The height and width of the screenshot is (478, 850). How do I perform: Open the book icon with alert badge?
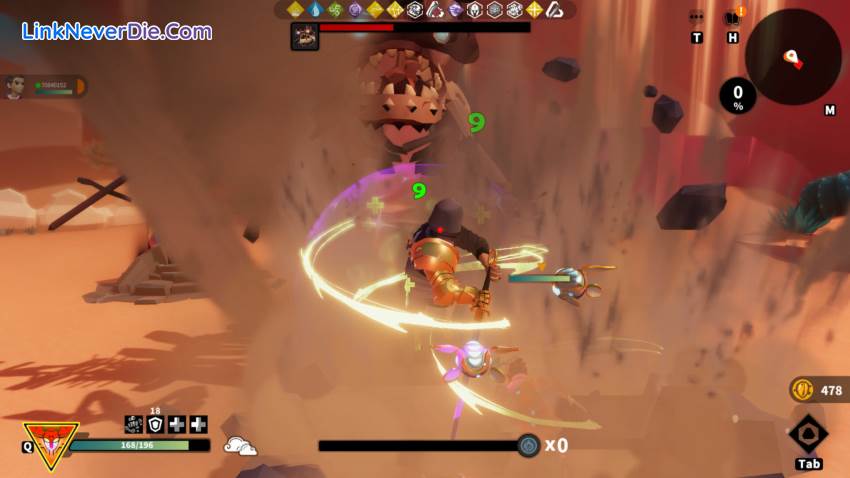pos(732,18)
